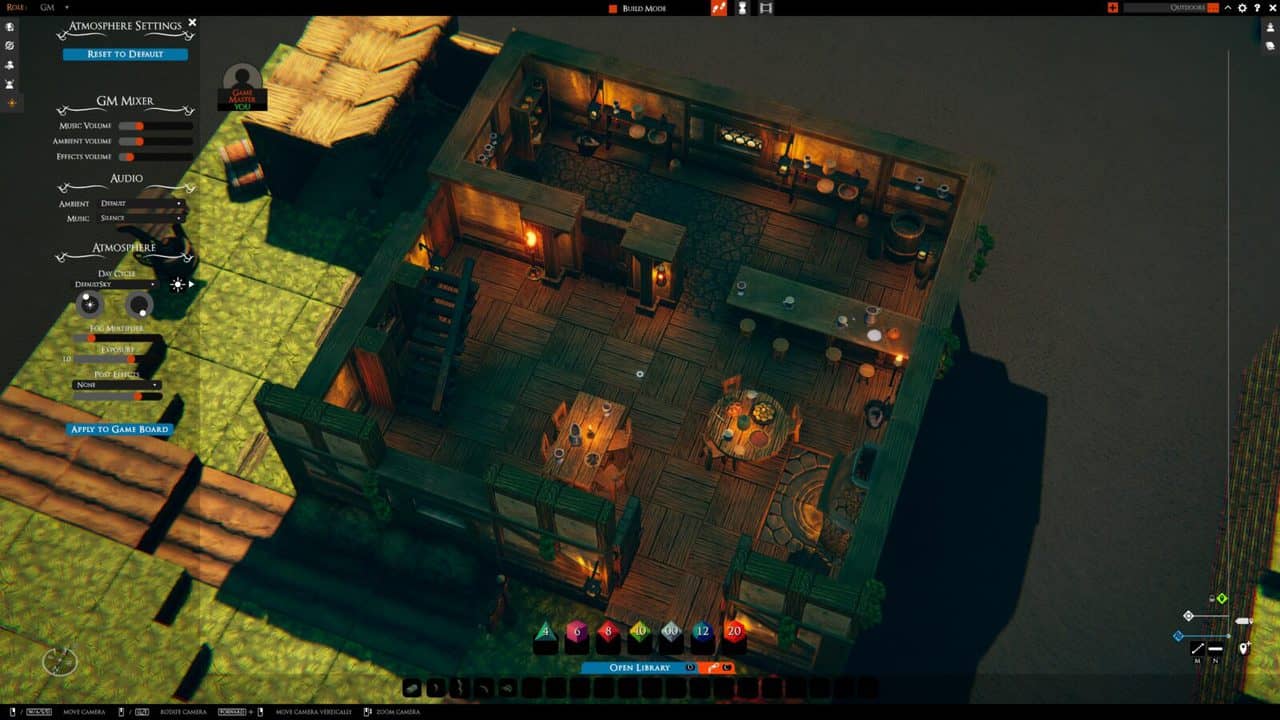This screenshot has width=1280, height=720.
Task: Select the ruler measurement tool labeled M
Action: [x=1198, y=648]
